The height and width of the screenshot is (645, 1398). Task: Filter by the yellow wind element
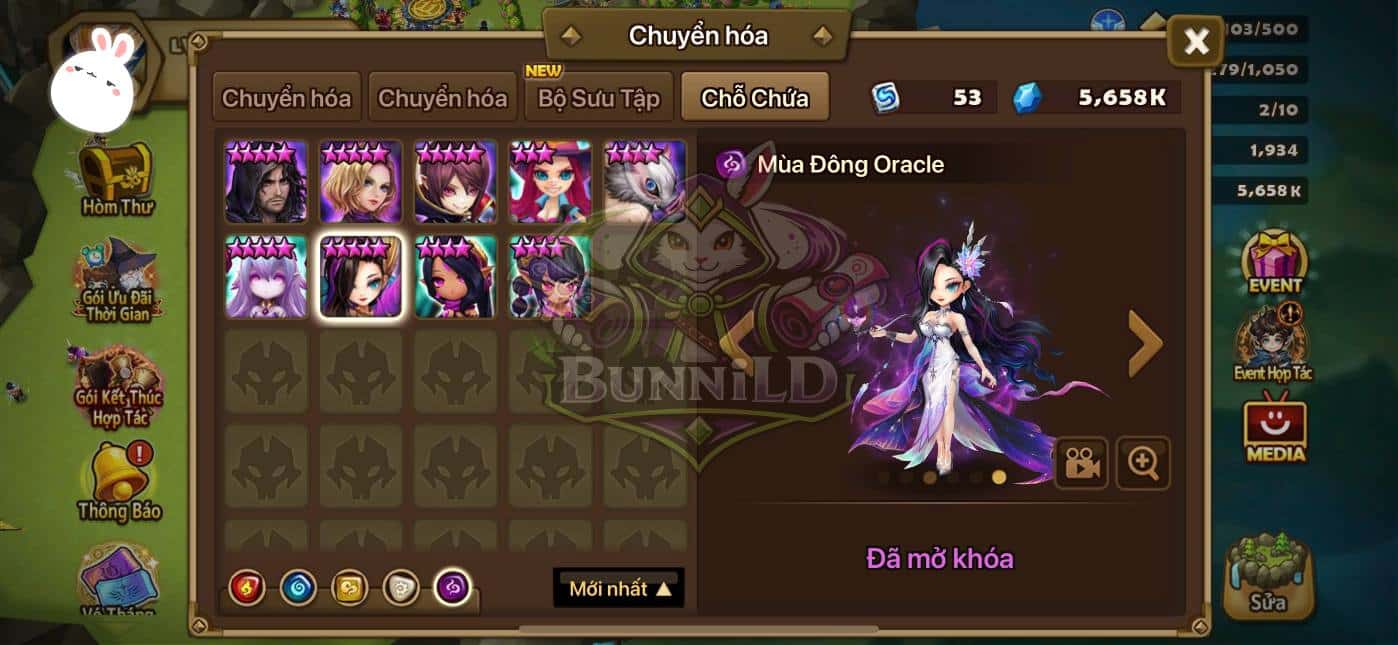pyautogui.click(x=350, y=588)
